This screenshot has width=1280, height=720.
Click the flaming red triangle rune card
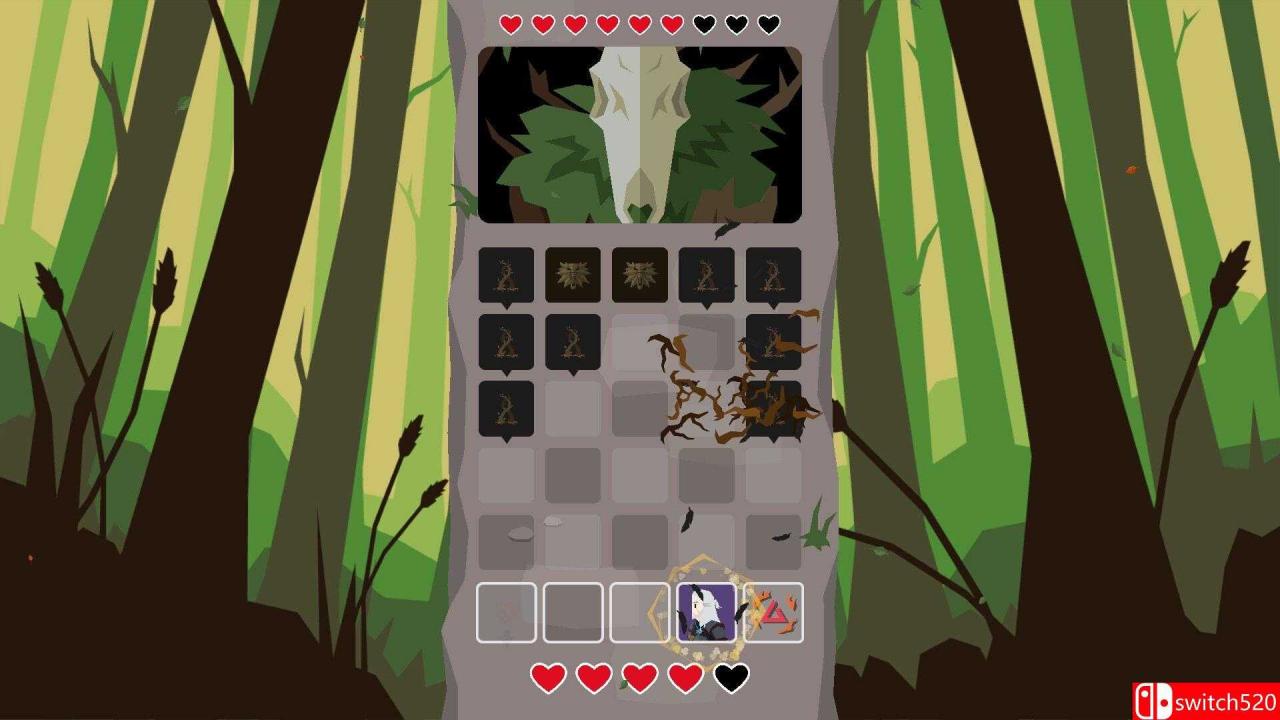point(774,610)
